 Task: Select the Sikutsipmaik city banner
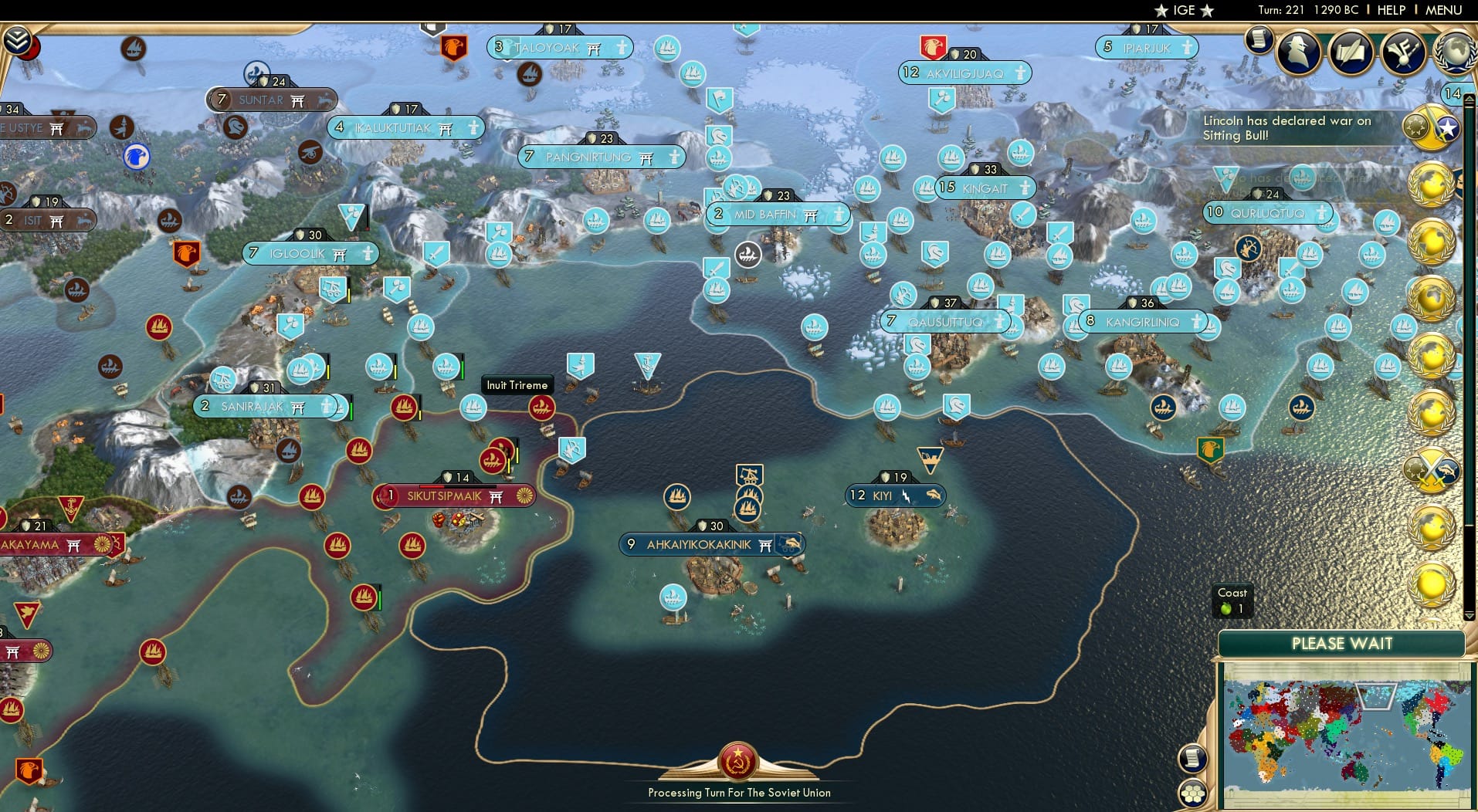pos(455,496)
